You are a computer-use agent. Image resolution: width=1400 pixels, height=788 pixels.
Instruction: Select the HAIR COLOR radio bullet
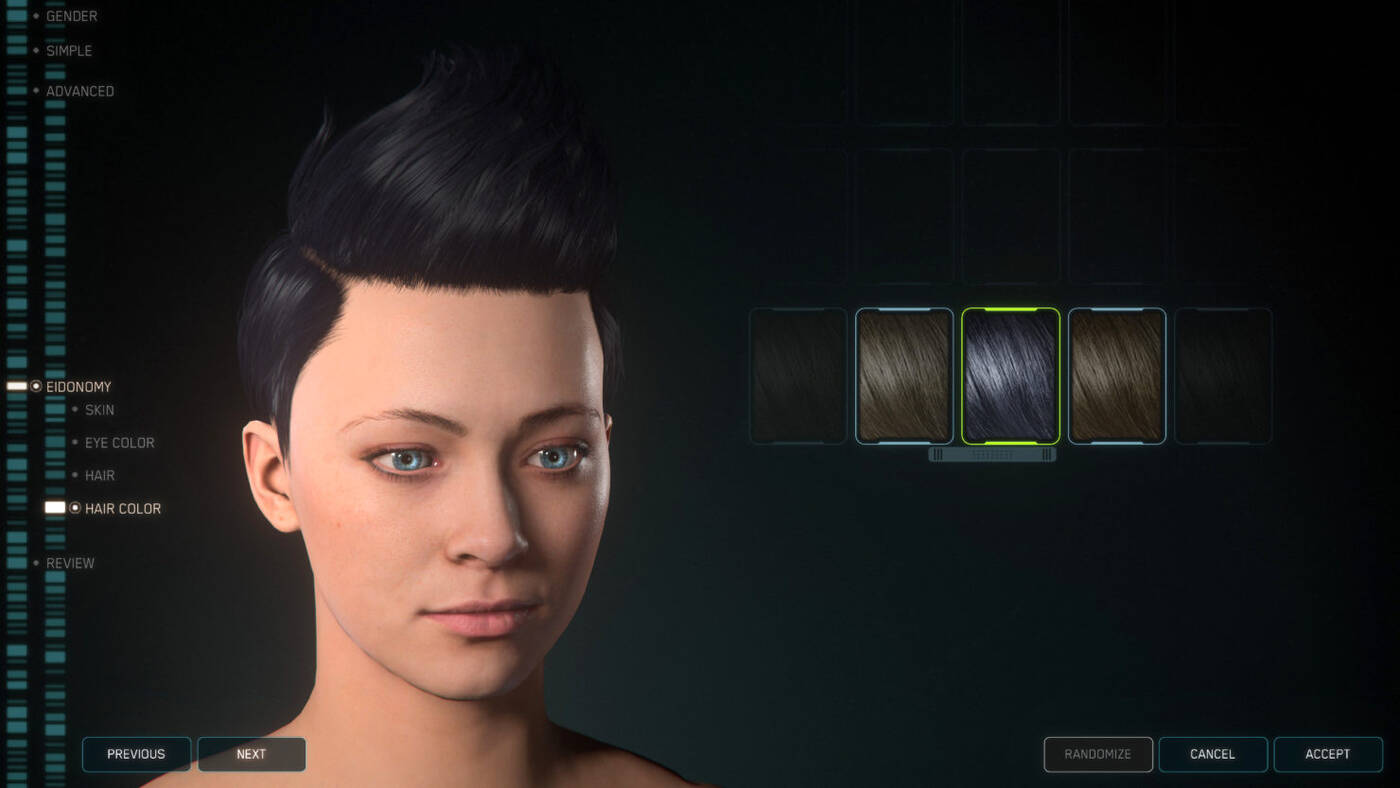pos(76,508)
